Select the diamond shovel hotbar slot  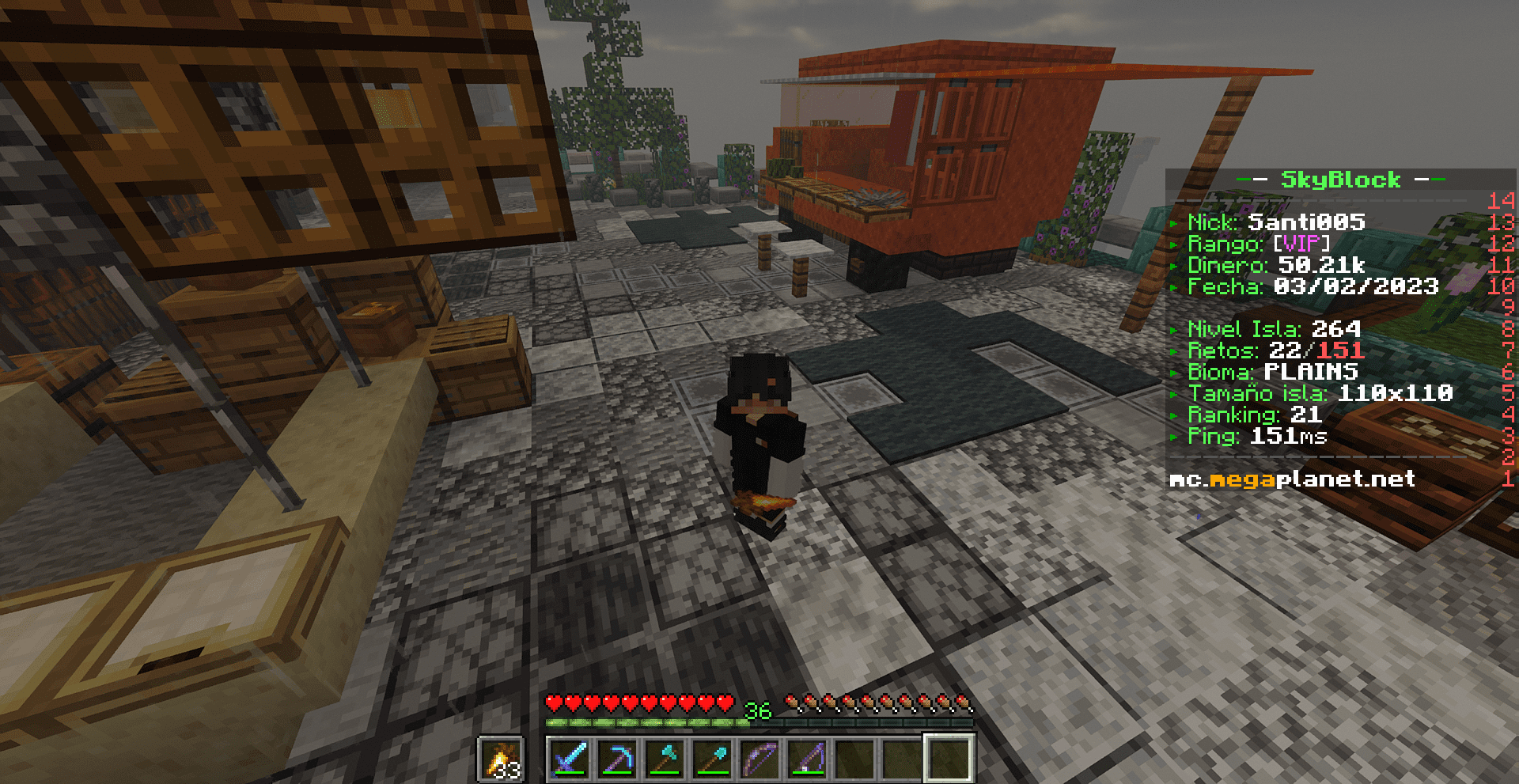(712, 758)
